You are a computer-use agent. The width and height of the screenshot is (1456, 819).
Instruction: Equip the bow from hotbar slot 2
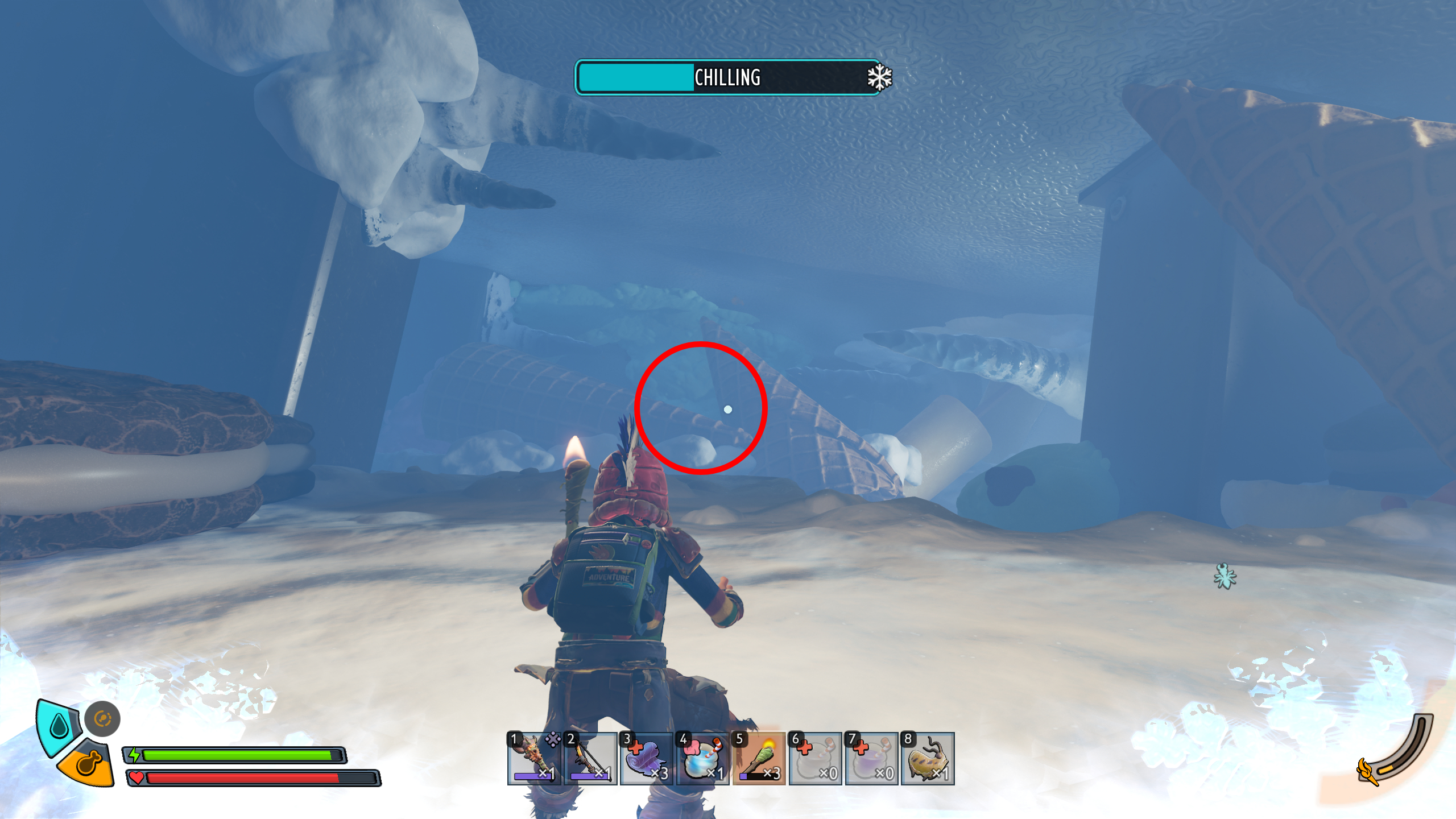[x=590, y=759]
